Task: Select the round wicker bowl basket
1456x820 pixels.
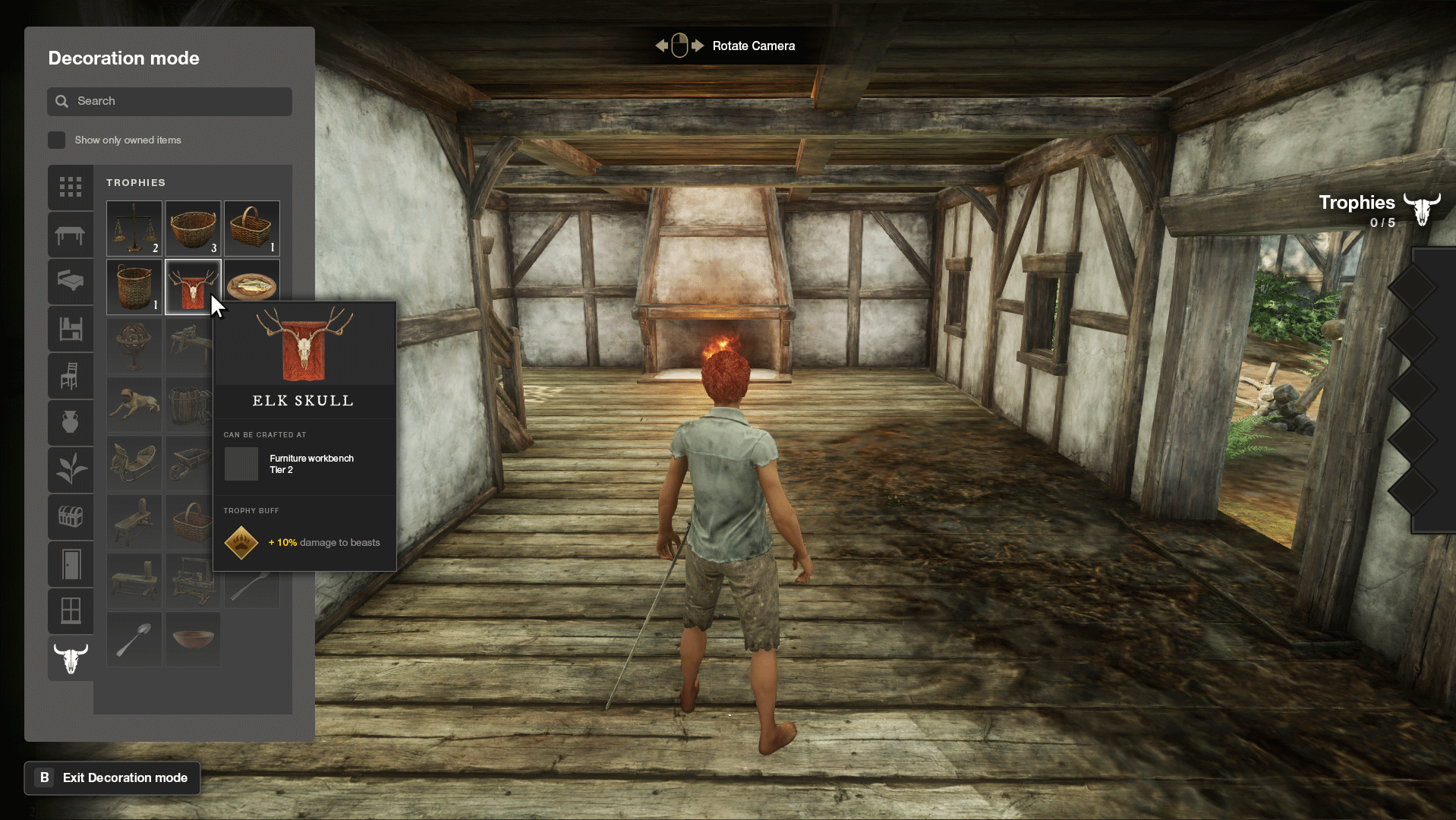Action: pyautogui.click(x=193, y=228)
